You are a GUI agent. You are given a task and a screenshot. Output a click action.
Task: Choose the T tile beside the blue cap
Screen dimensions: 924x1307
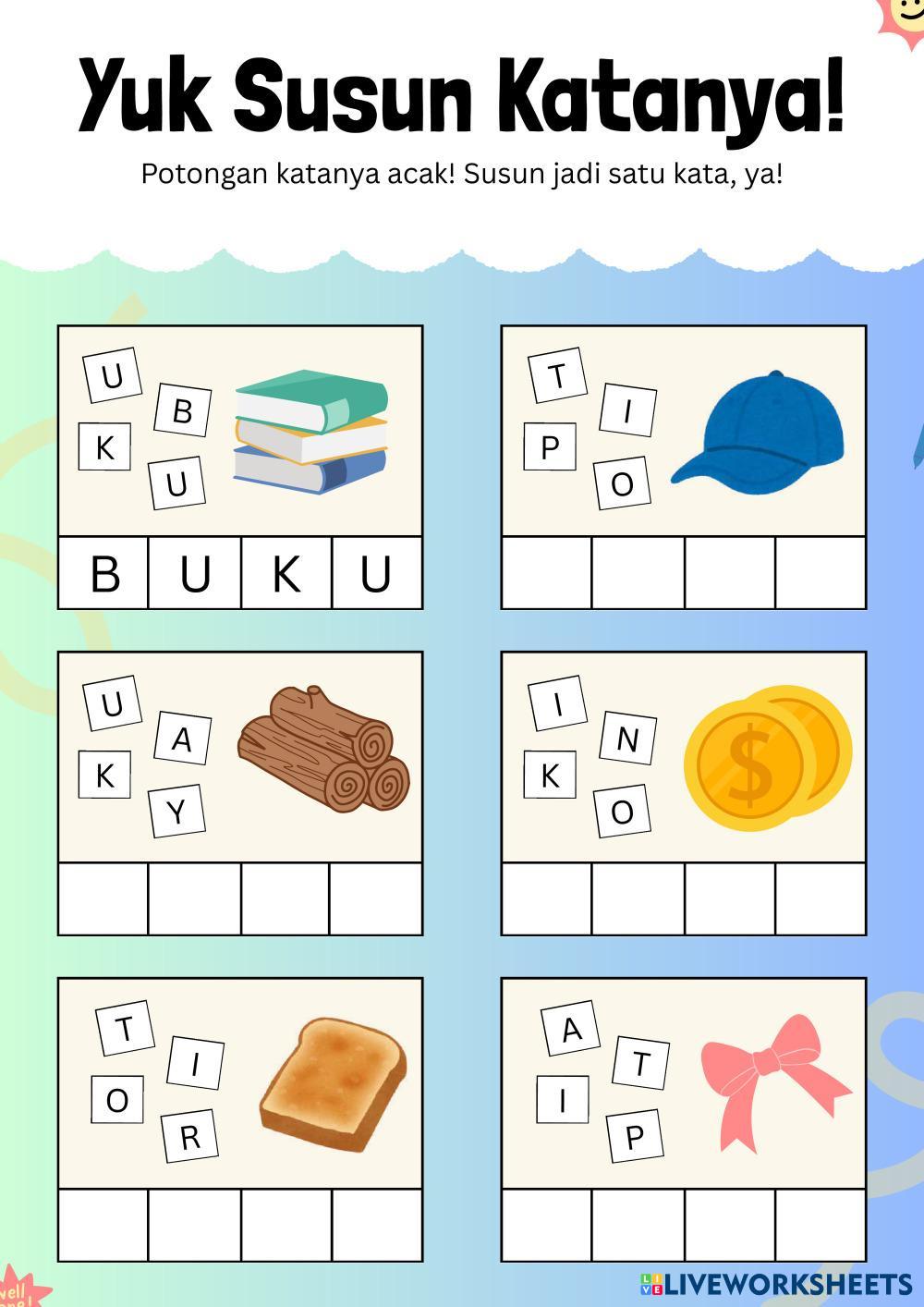click(558, 376)
